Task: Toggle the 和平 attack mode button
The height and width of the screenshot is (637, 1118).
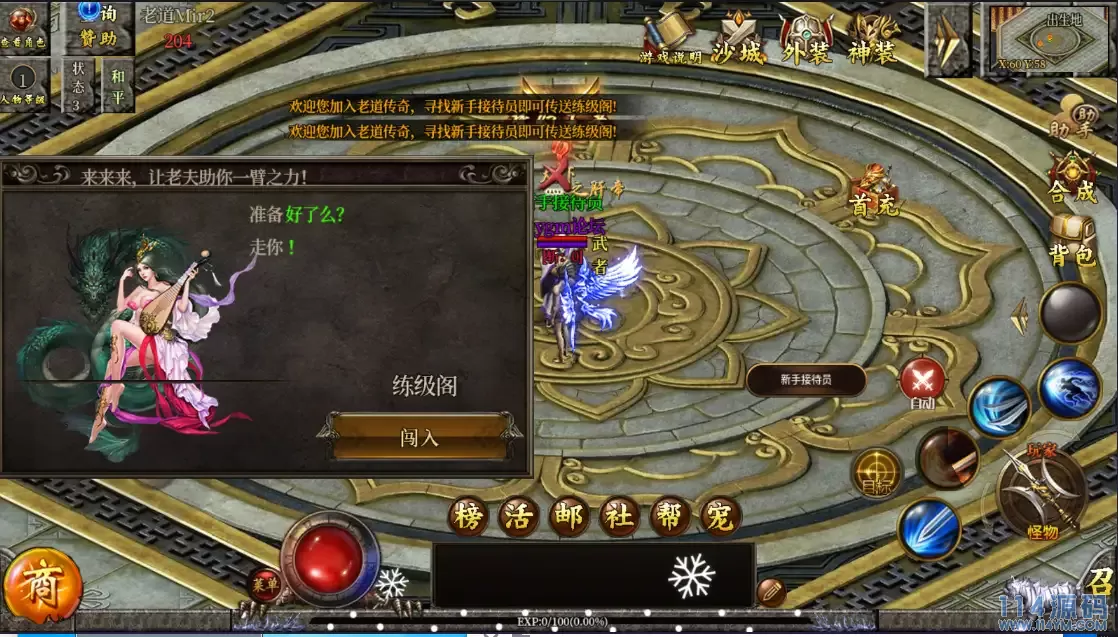Action: [118, 84]
